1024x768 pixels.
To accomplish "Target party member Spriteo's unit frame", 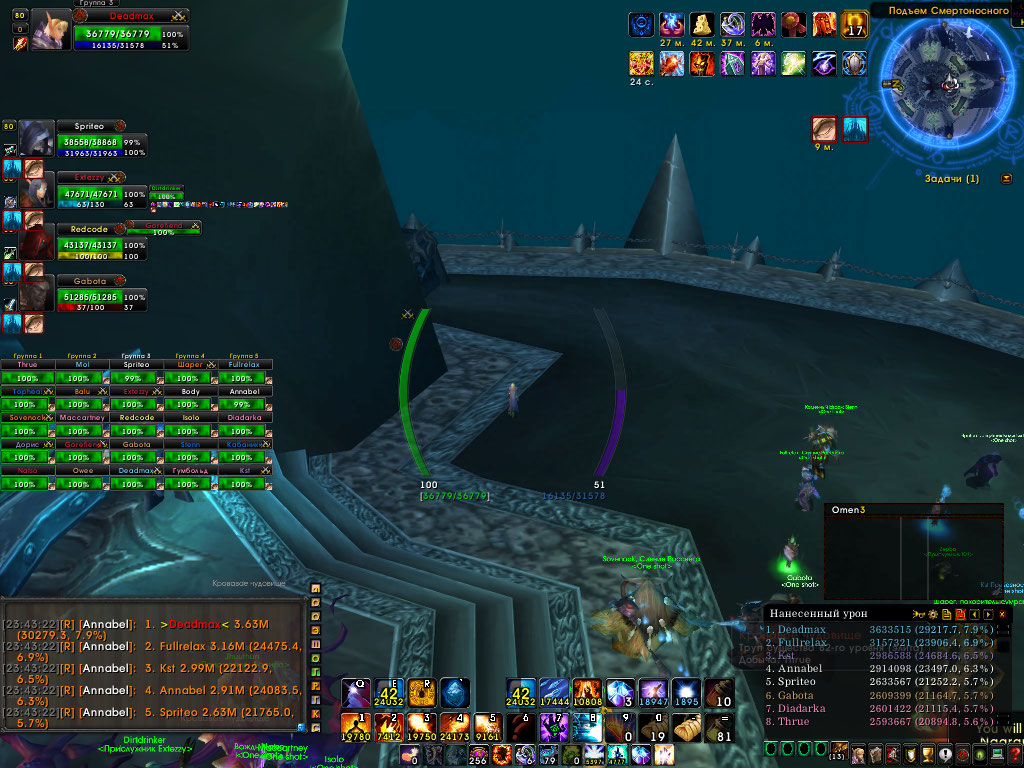I will (x=101, y=142).
